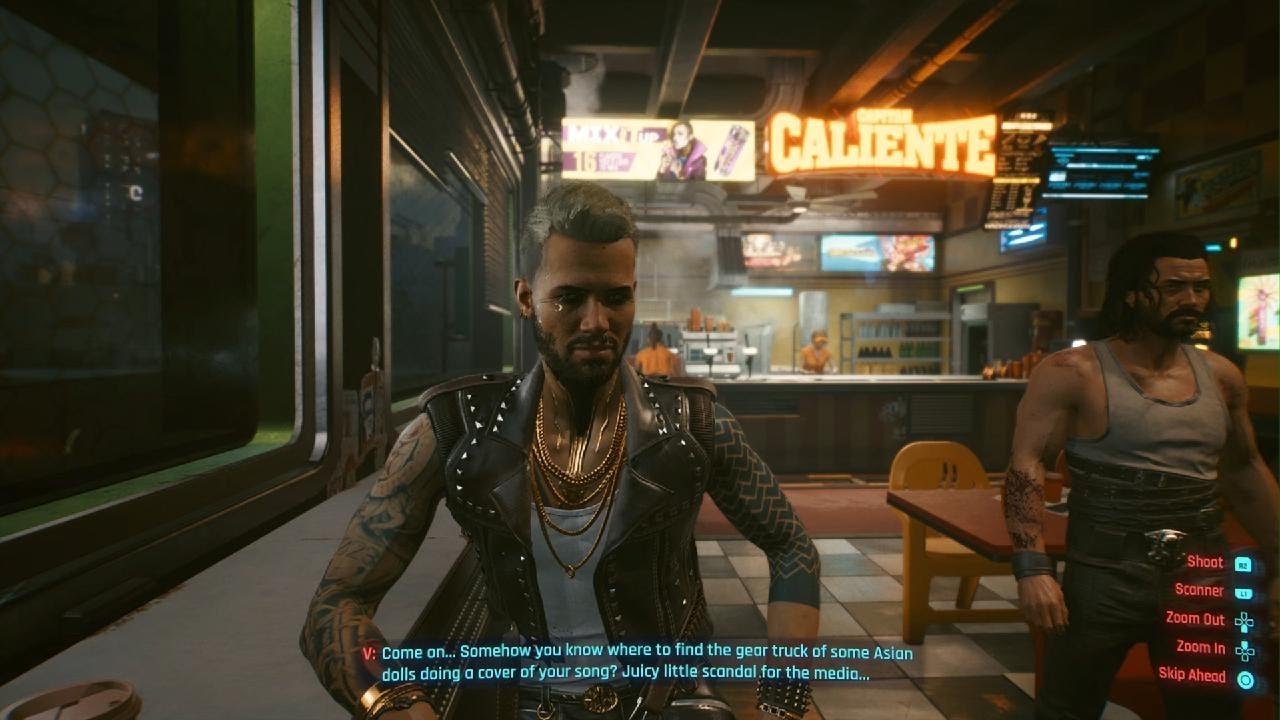Select the Shoot R2 control icon
The image size is (1280, 720).
point(1243,564)
